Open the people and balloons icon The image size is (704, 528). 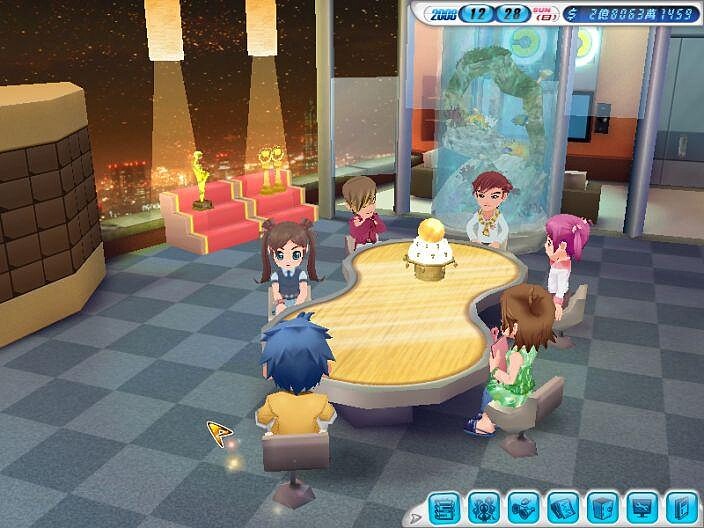[484, 507]
